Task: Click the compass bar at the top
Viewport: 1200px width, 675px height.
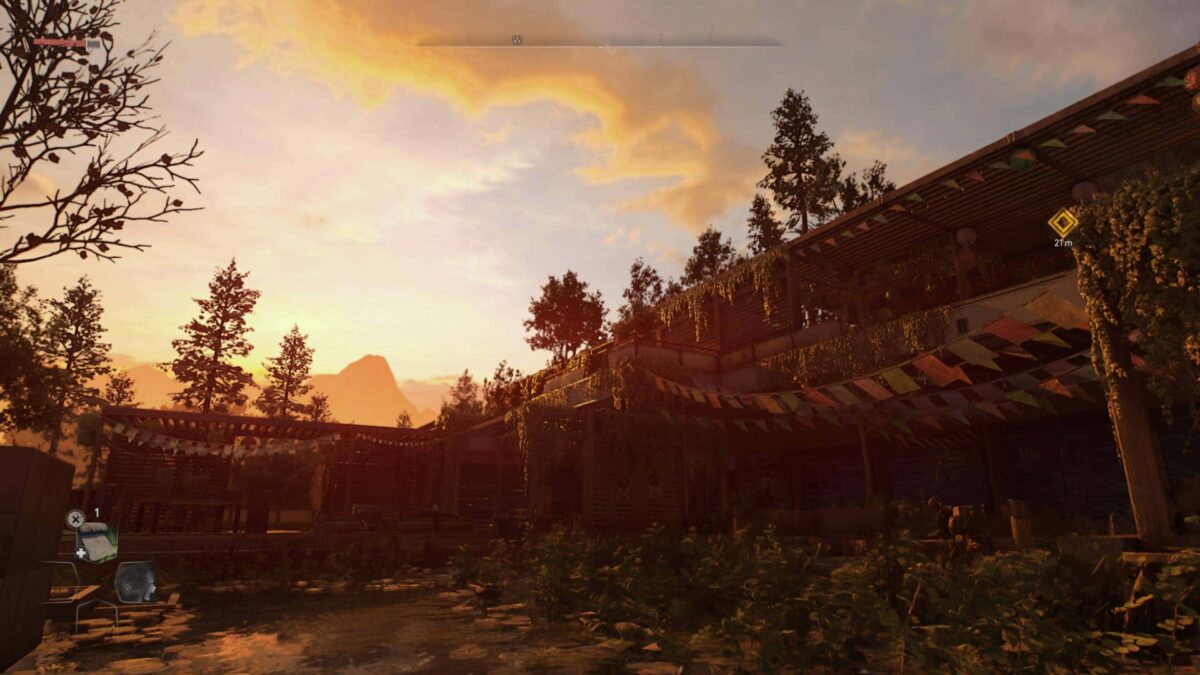Action: (599, 42)
